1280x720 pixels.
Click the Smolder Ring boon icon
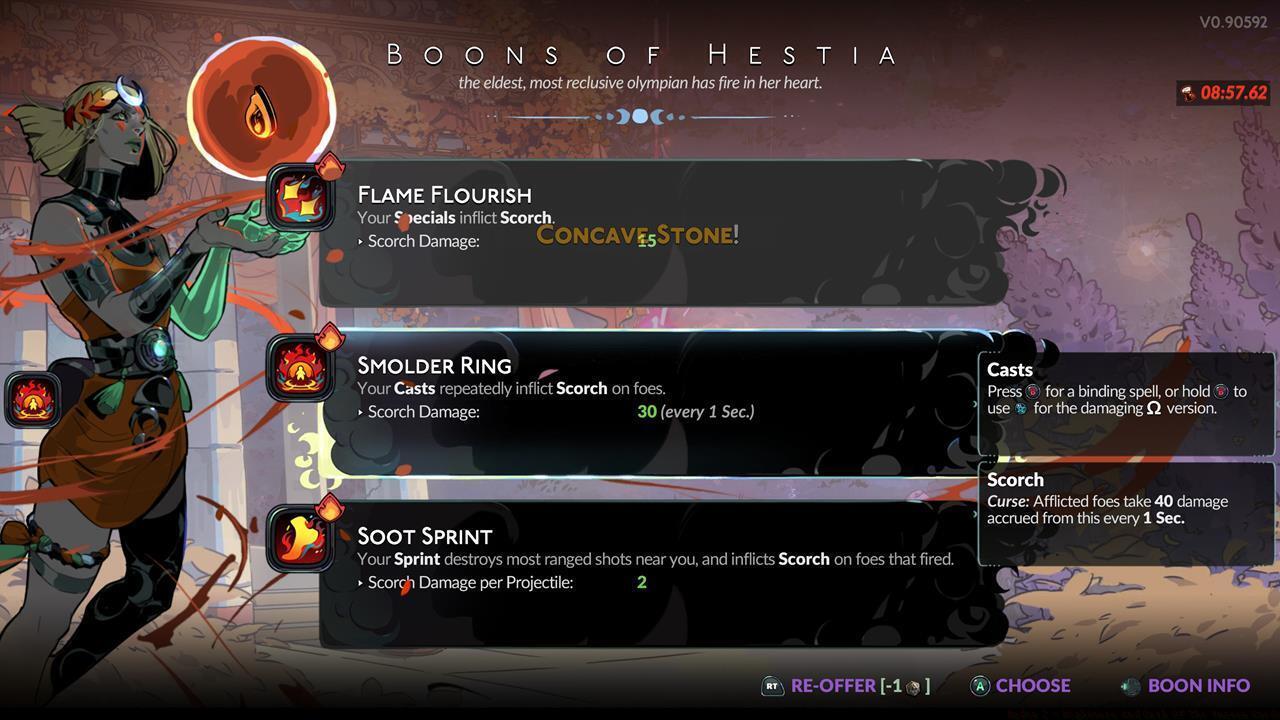(301, 366)
